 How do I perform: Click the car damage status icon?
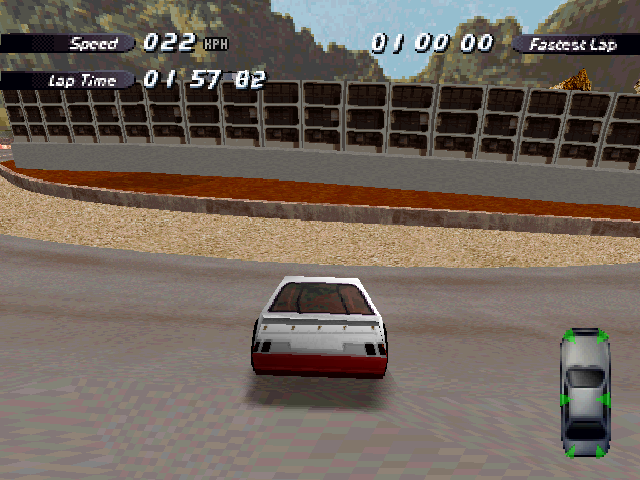click(585, 392)
